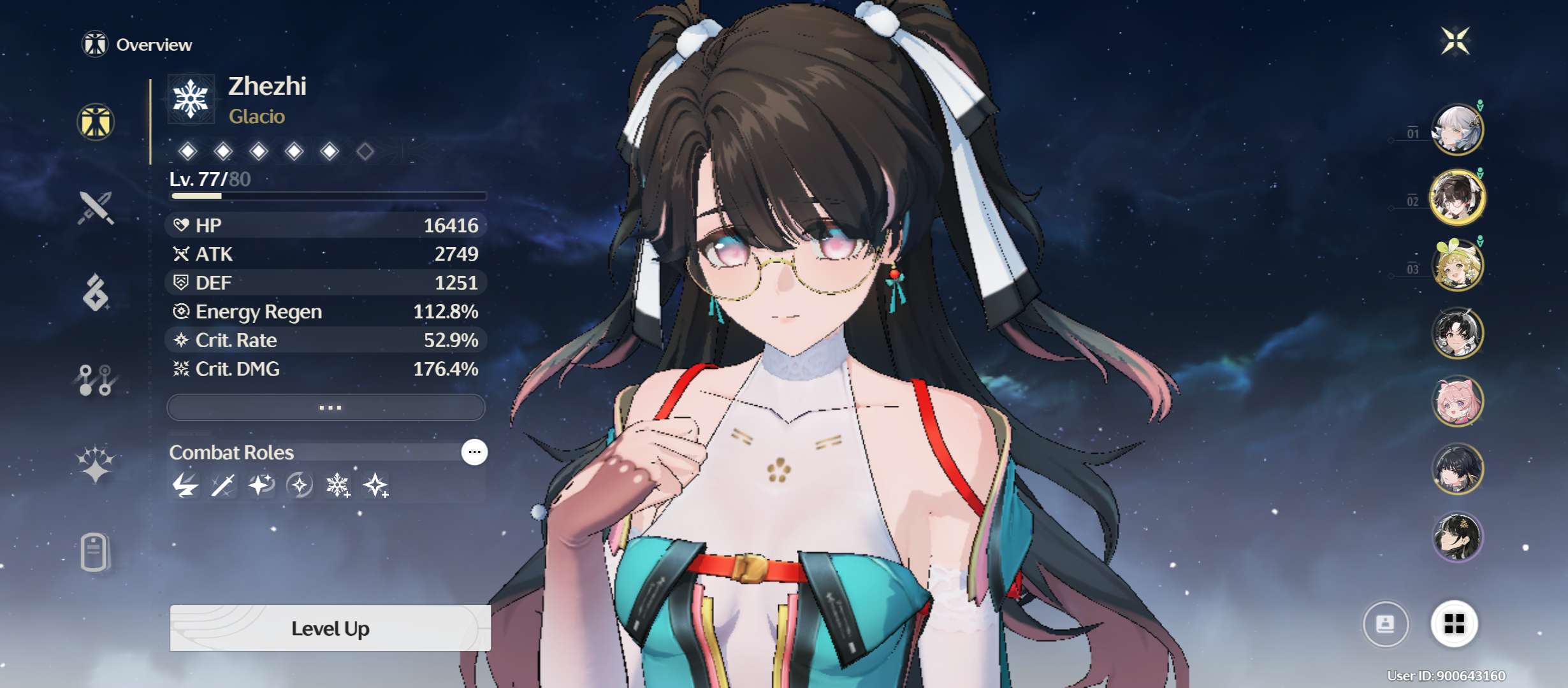This screenshot has width=1568, height=688.
Task: Select the Overview tab icon
Action: click(x=96, y=122)
